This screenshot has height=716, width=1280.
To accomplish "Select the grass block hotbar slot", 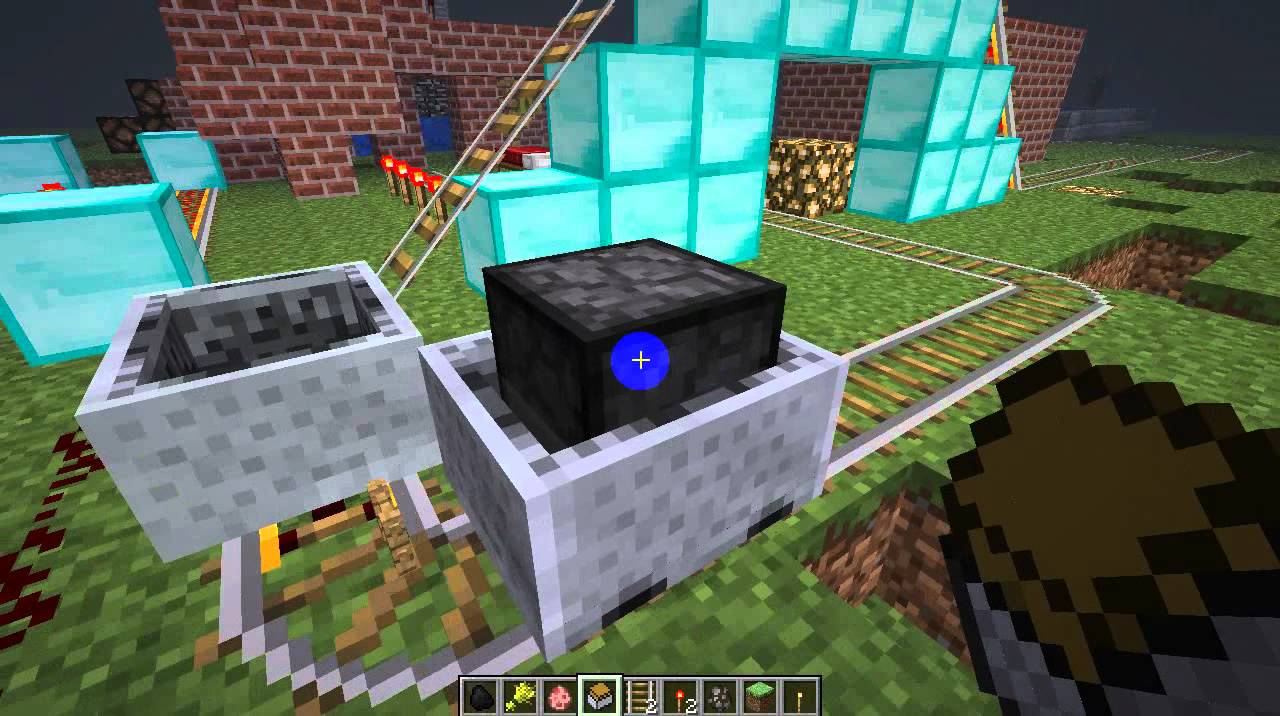I will pyautogui.click(x=760, y=697).
